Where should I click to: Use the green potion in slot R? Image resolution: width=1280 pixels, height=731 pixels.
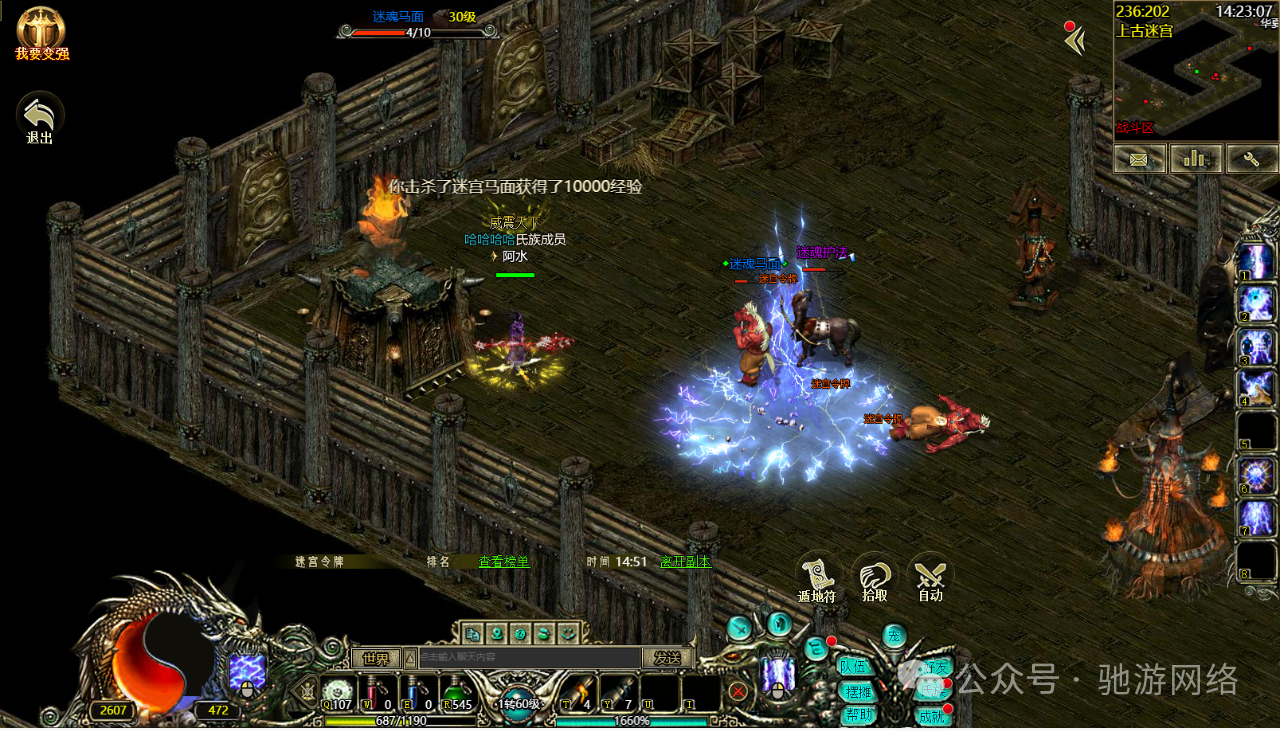456,692
